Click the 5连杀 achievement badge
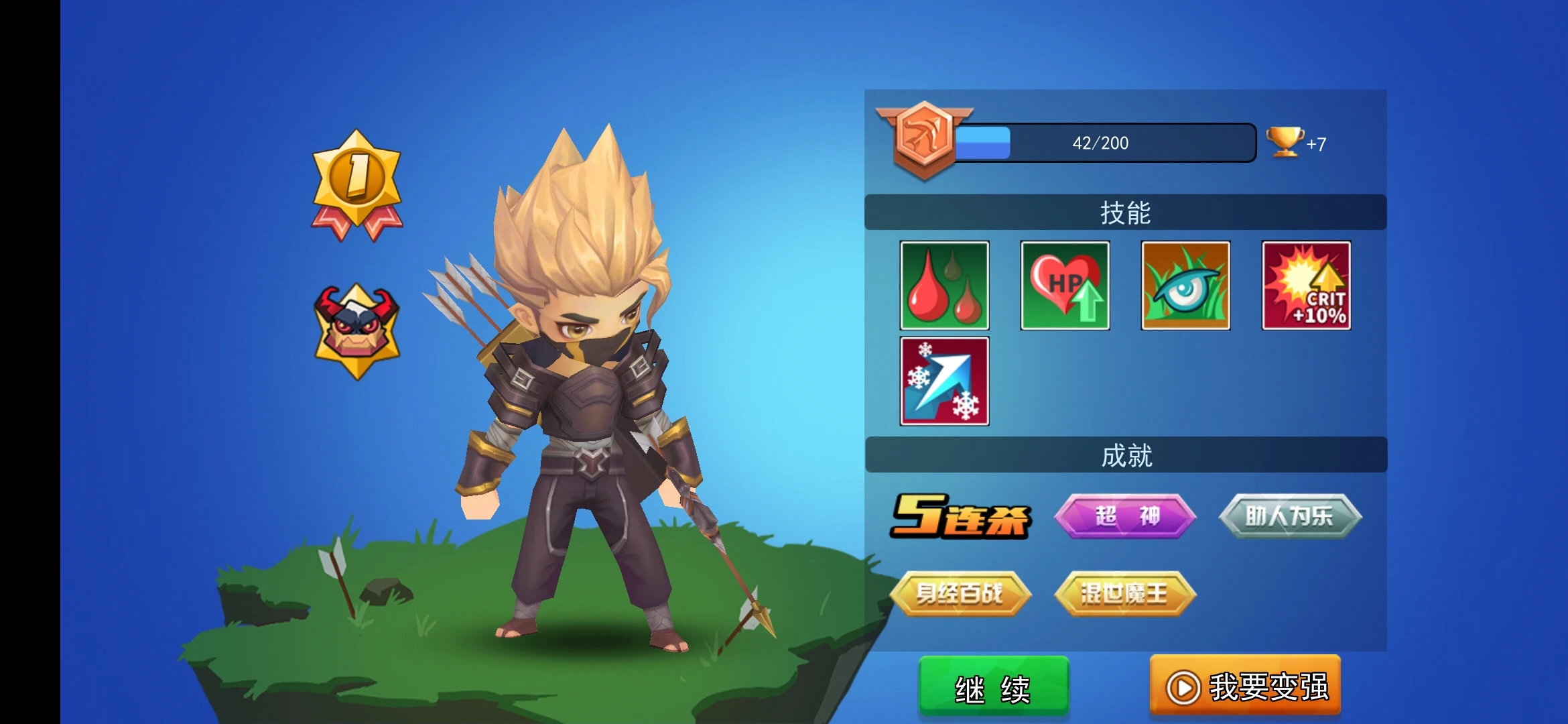This screenshot has width=1568, height=724. click(x=960, y=516)
